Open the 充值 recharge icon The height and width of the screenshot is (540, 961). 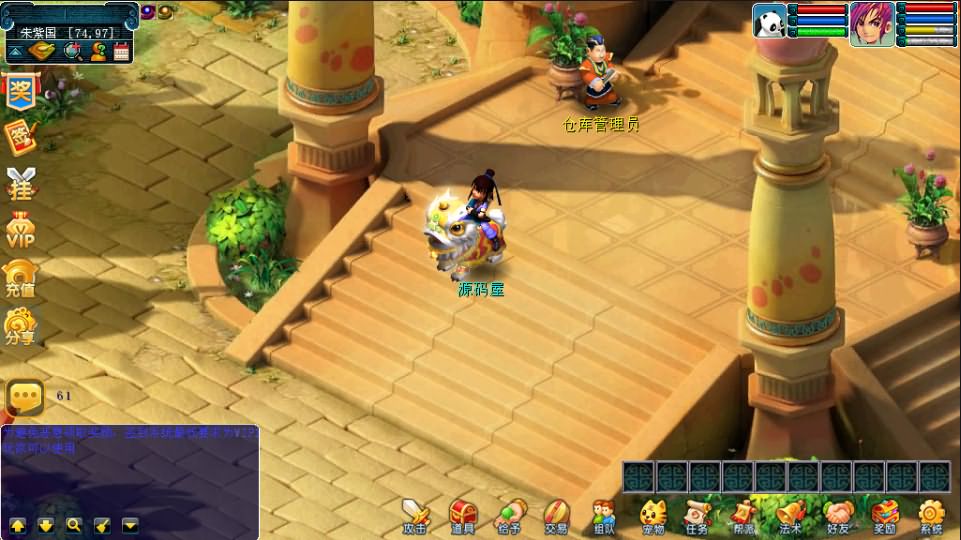(x=20, y=279)
